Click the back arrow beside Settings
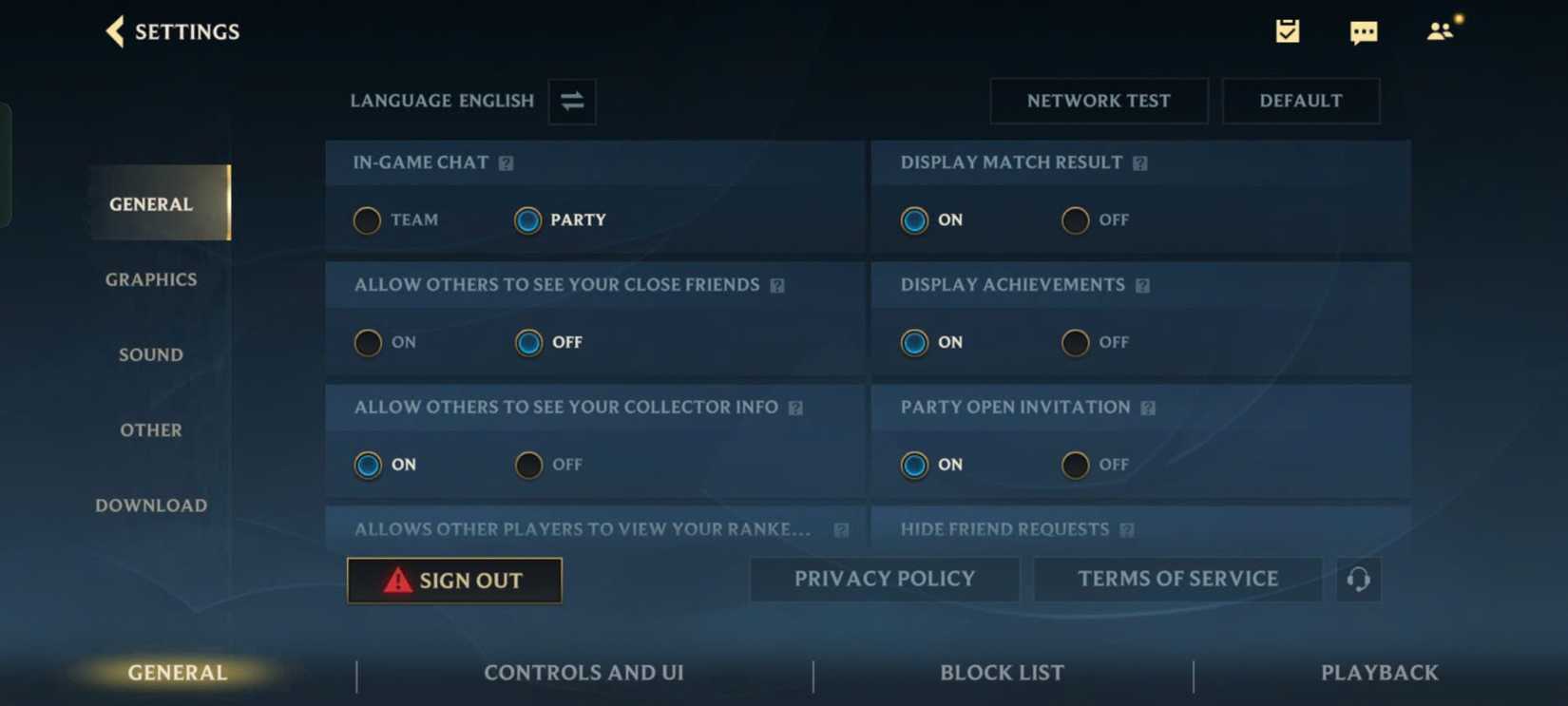 click(114, 31)
